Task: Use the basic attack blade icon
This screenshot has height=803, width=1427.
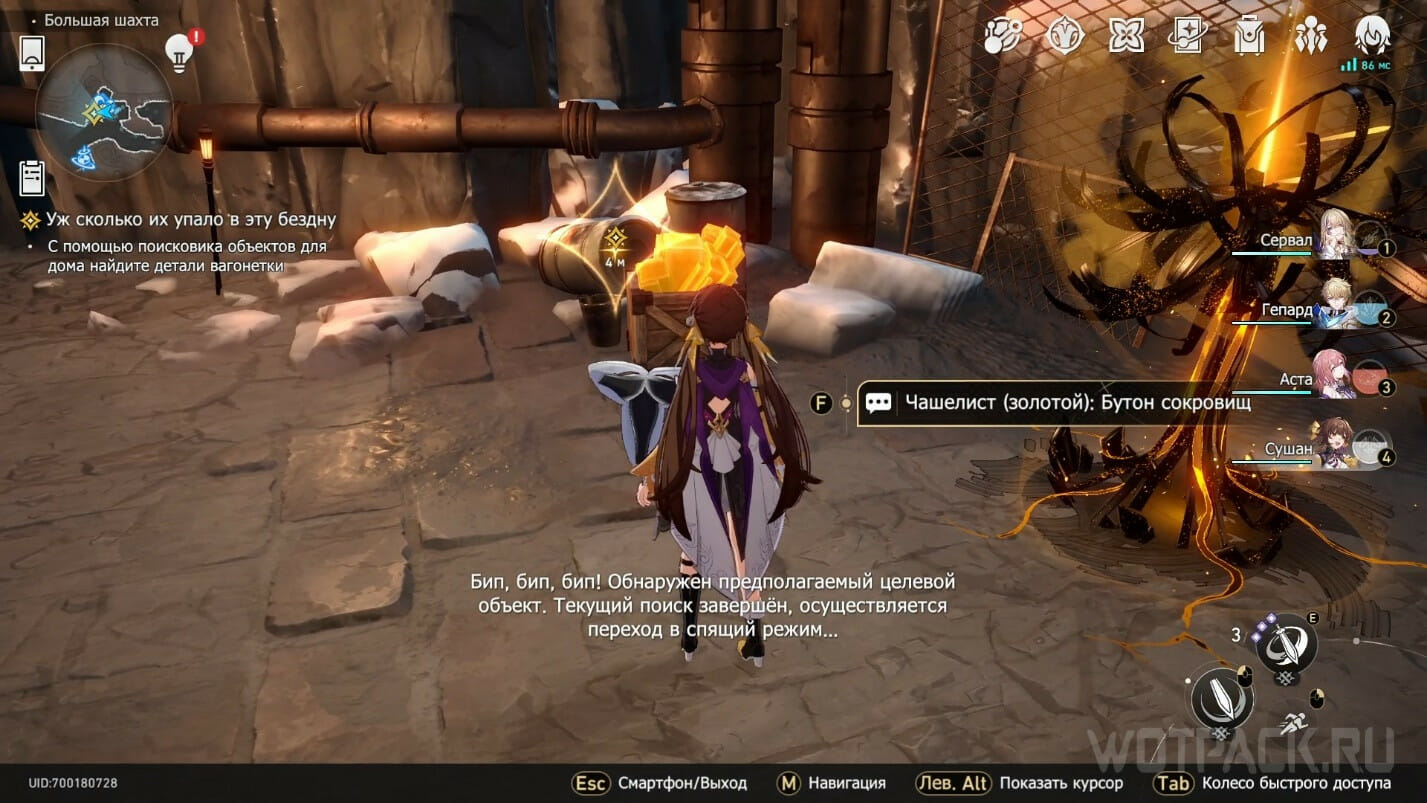Action: 1222,698
